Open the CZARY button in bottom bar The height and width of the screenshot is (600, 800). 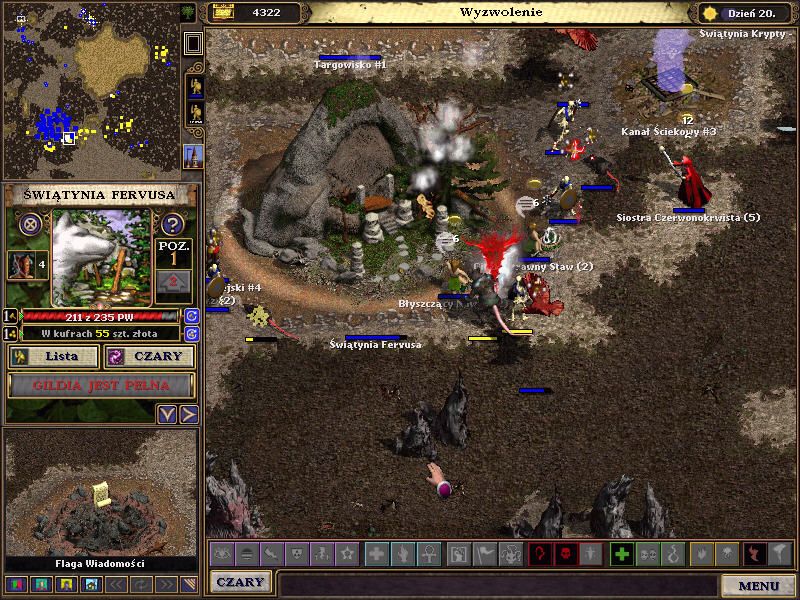[x=240, y=582]
